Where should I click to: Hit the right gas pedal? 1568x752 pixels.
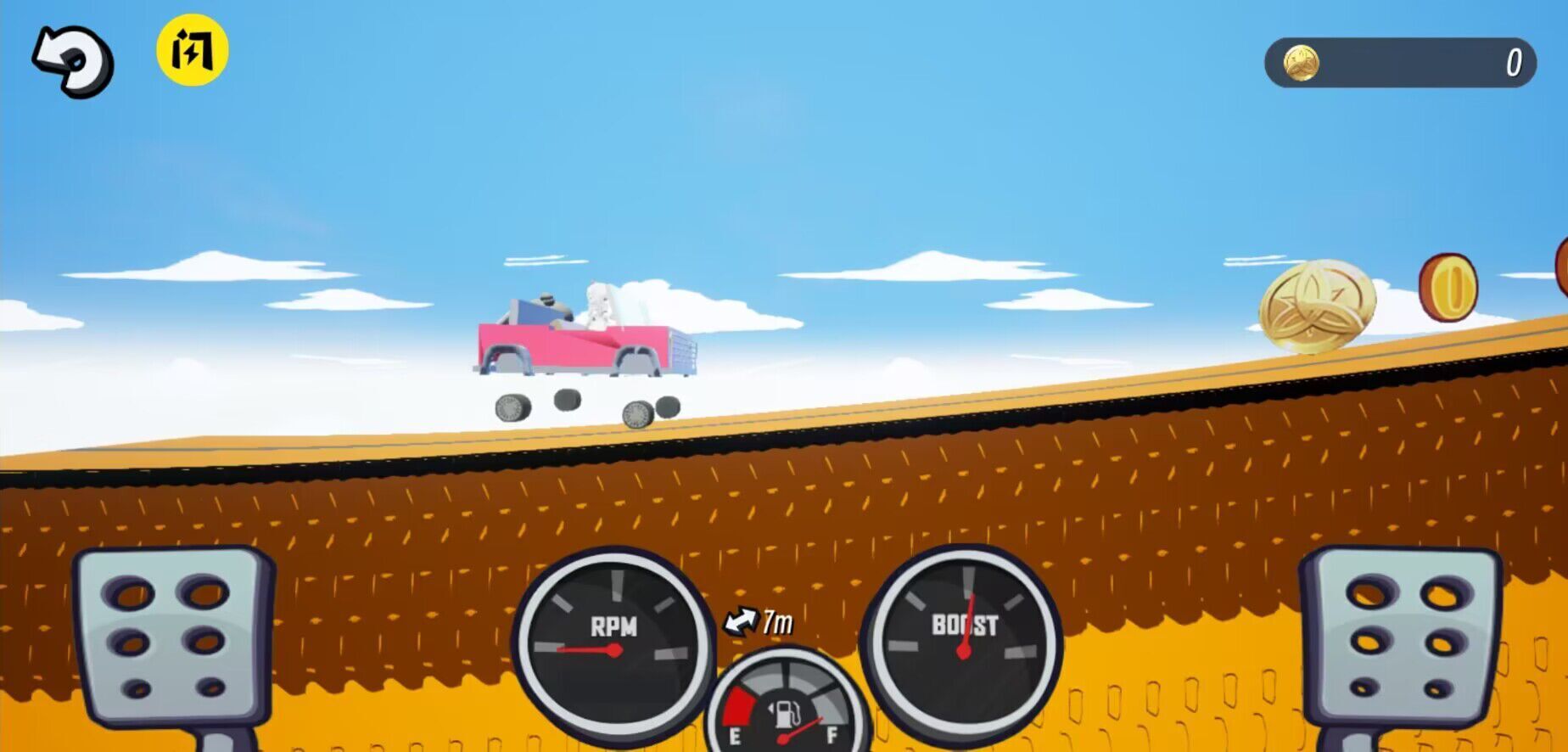1400,637
